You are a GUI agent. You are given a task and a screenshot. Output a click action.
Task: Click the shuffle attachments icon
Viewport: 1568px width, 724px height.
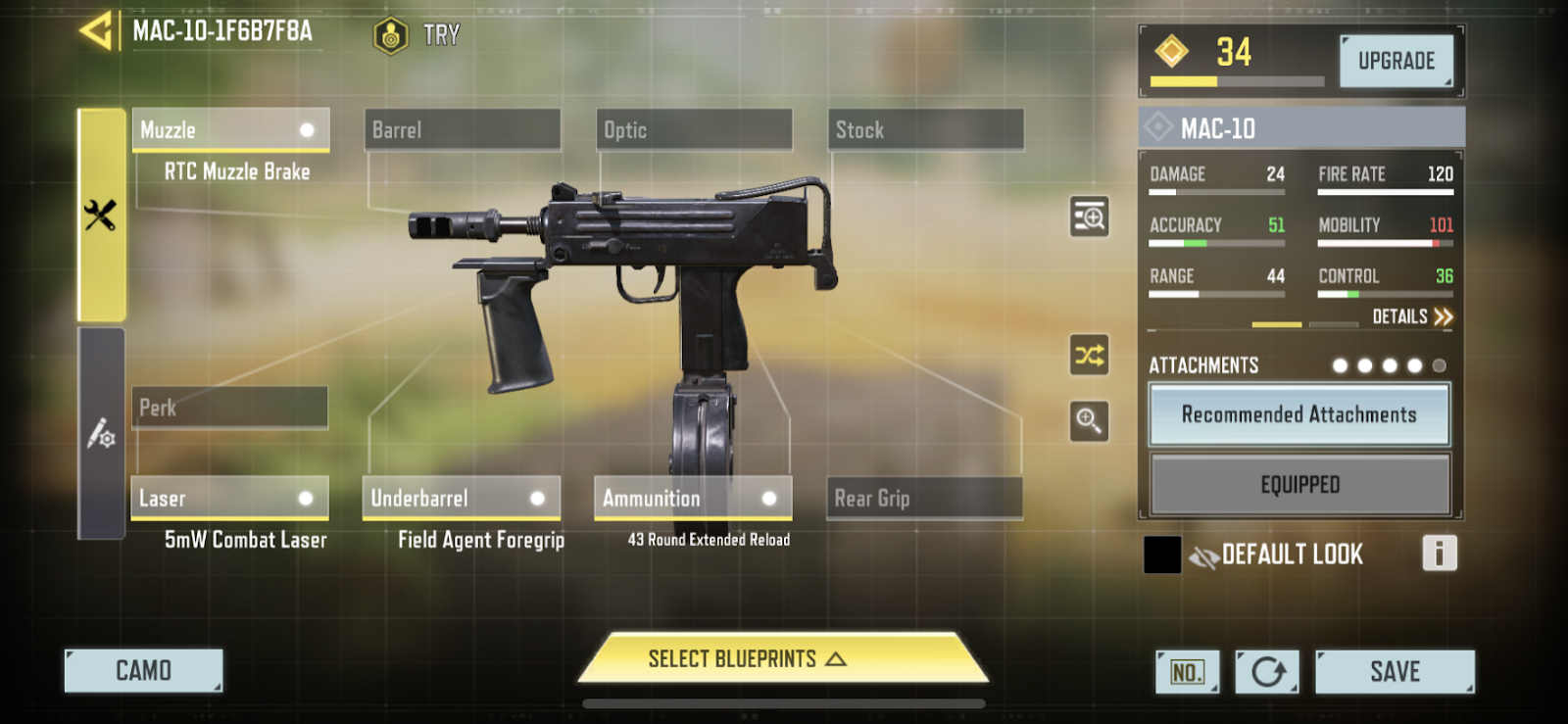[x=1089, y=355]
